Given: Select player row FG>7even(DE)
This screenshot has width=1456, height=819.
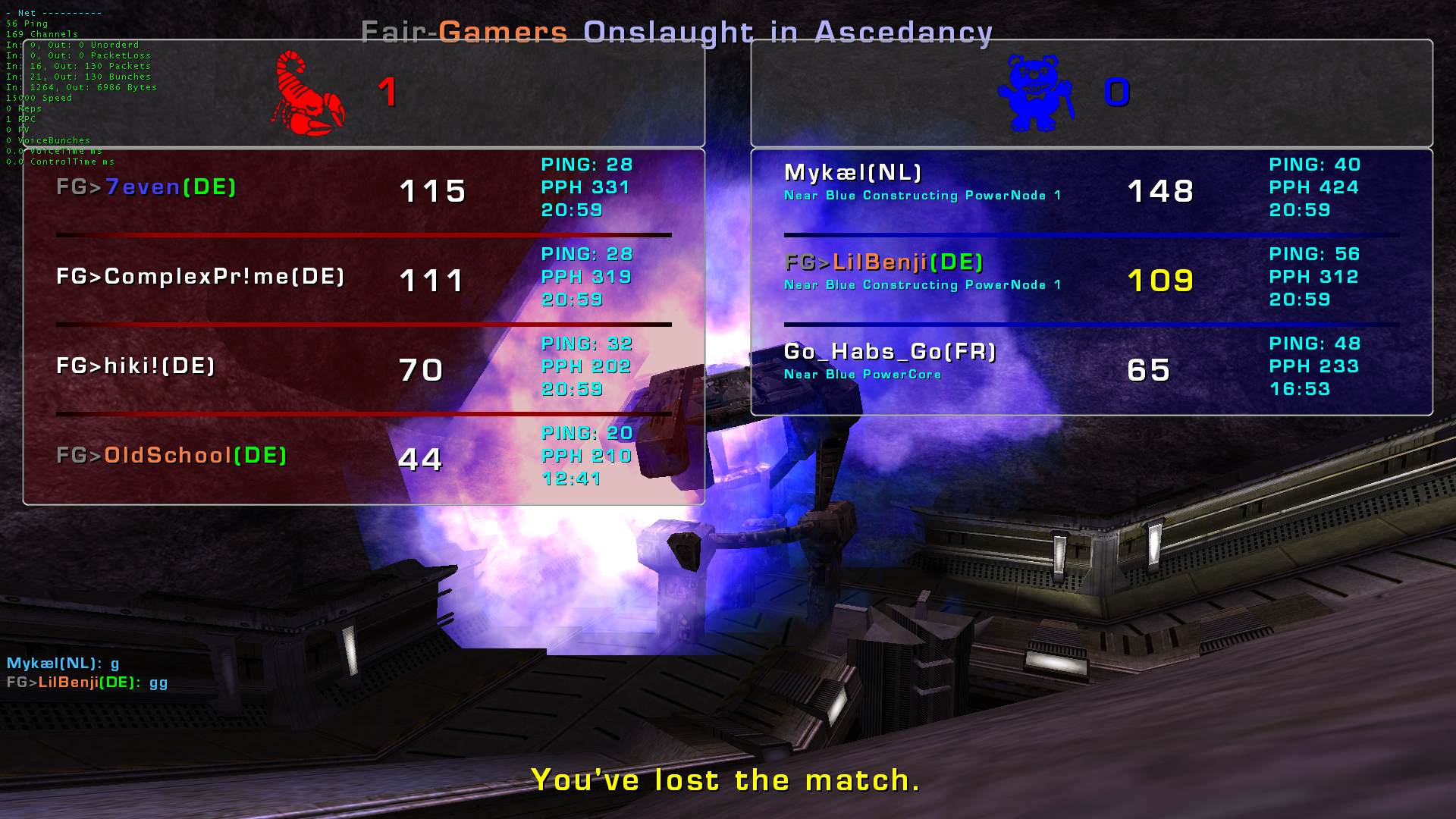Looking at the screenshot, I should click(x=146, y=187).
